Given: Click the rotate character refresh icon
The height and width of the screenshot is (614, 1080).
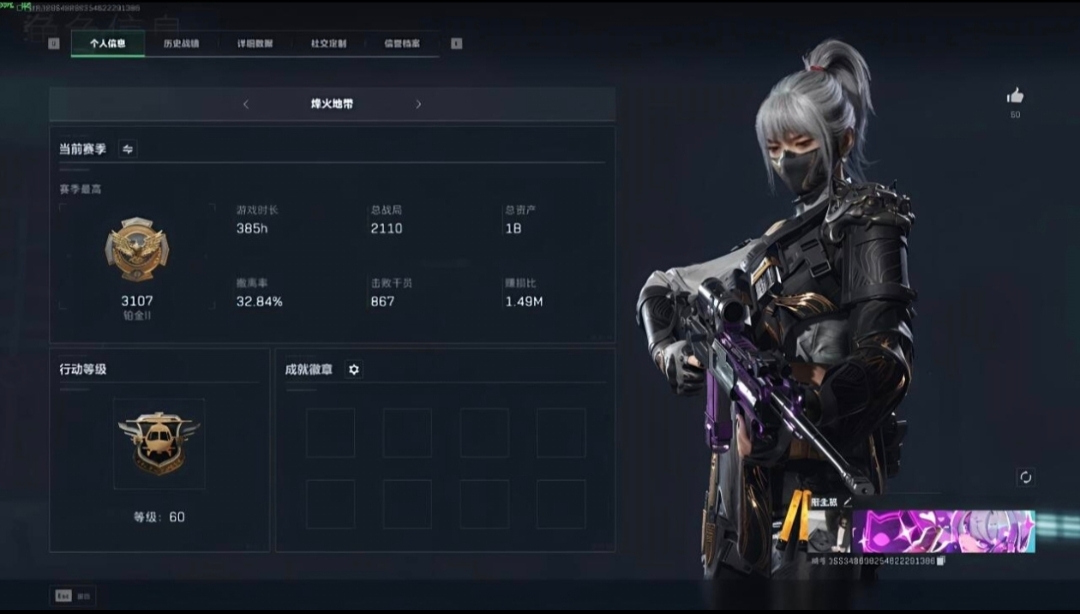Looking at the screenshot, I should [1025, 477].
